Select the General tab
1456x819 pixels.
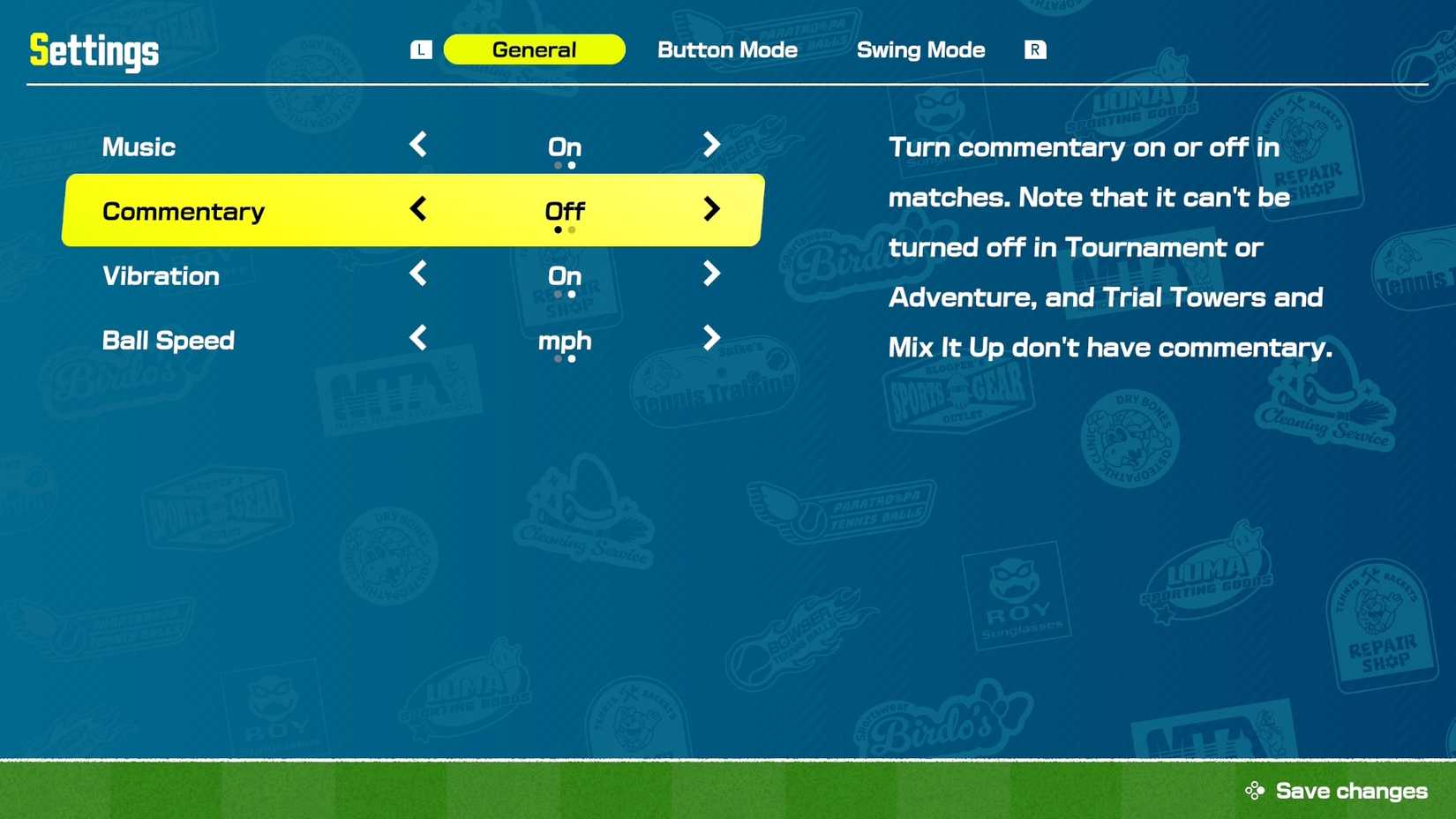(x=534, y=49)
